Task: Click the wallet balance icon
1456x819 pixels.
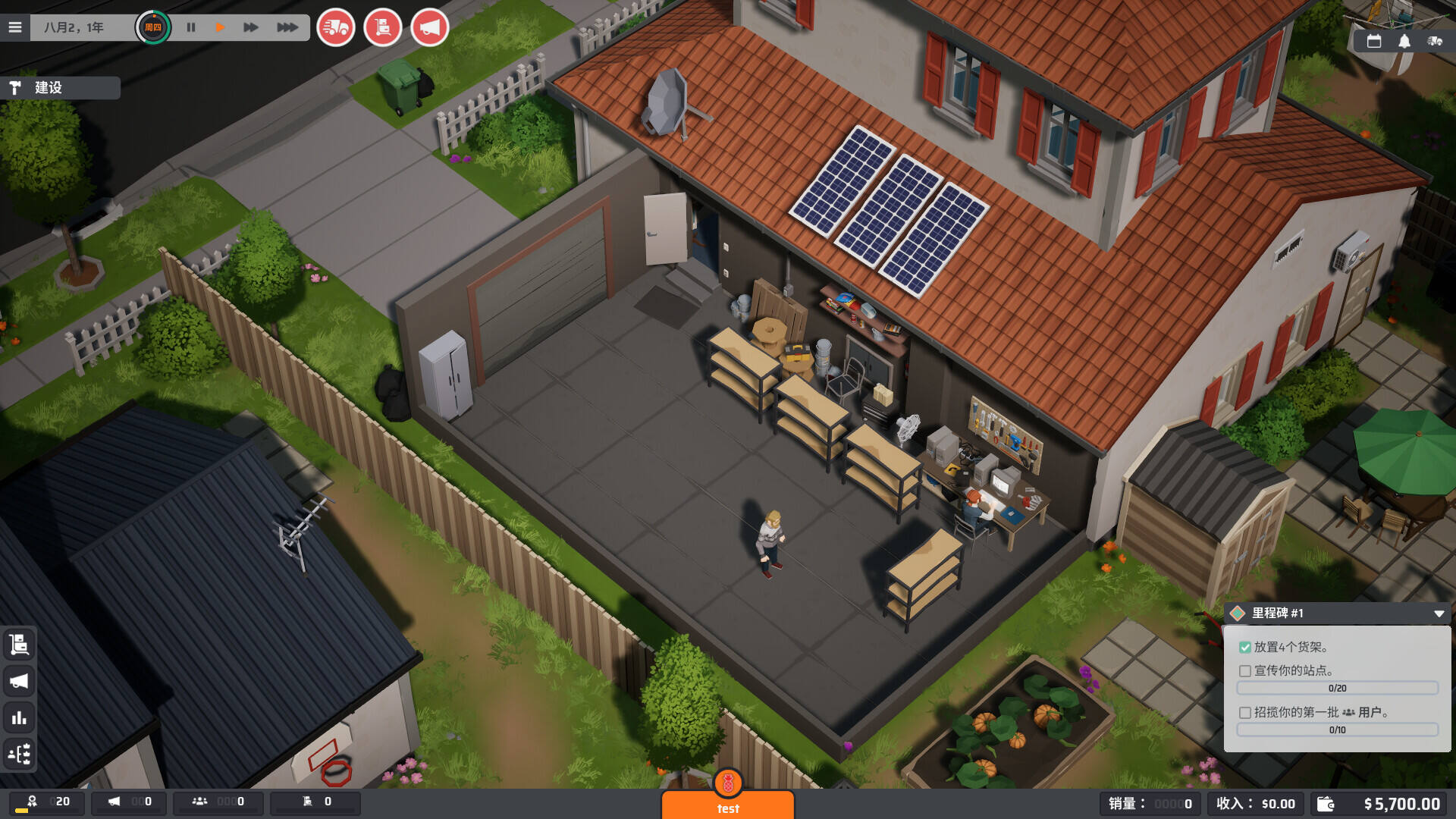Action: pyautogui.click(x=1326, y=804)
